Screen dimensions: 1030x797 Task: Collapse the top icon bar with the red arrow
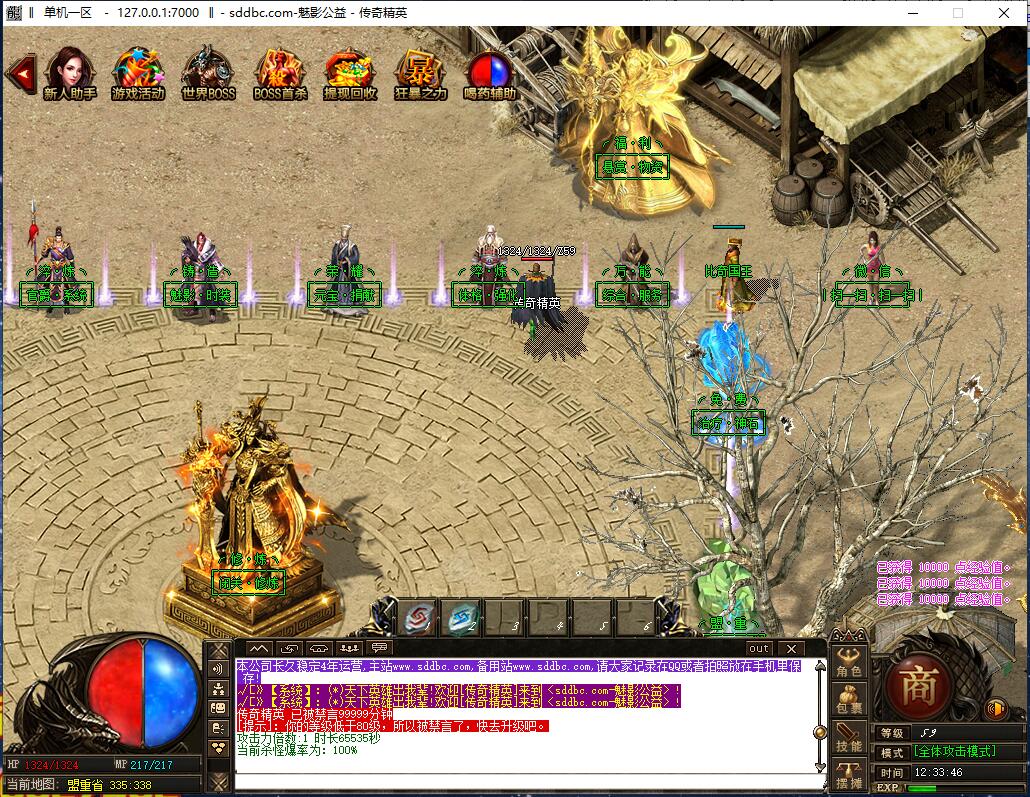(x=20, y=72)
